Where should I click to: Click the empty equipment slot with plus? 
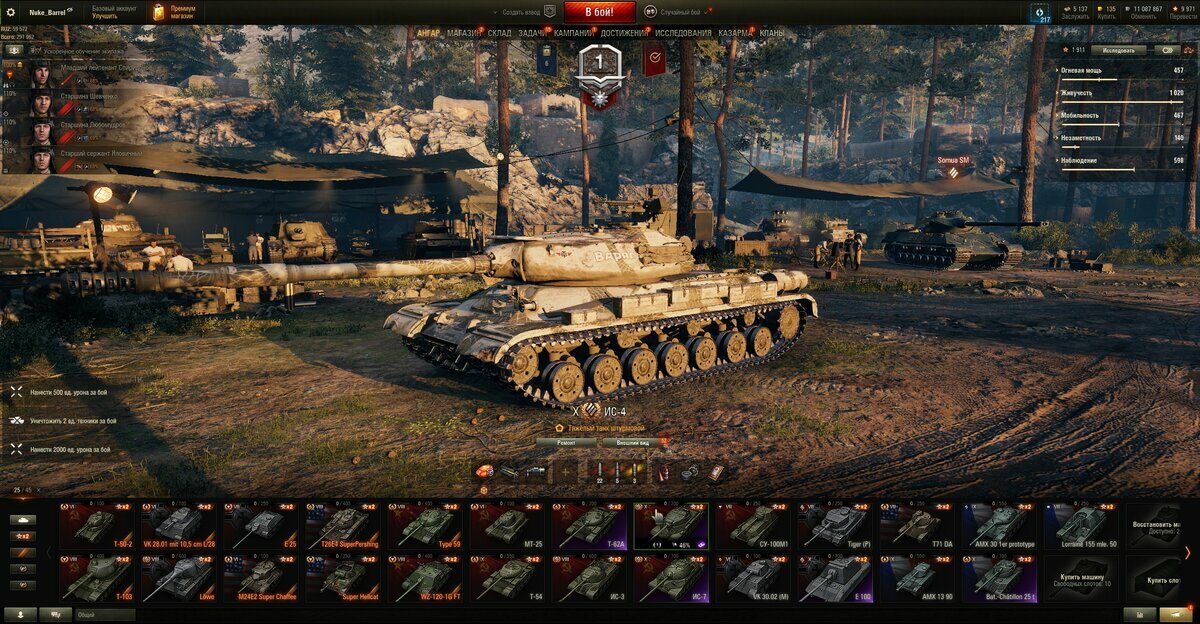point(567,471)
